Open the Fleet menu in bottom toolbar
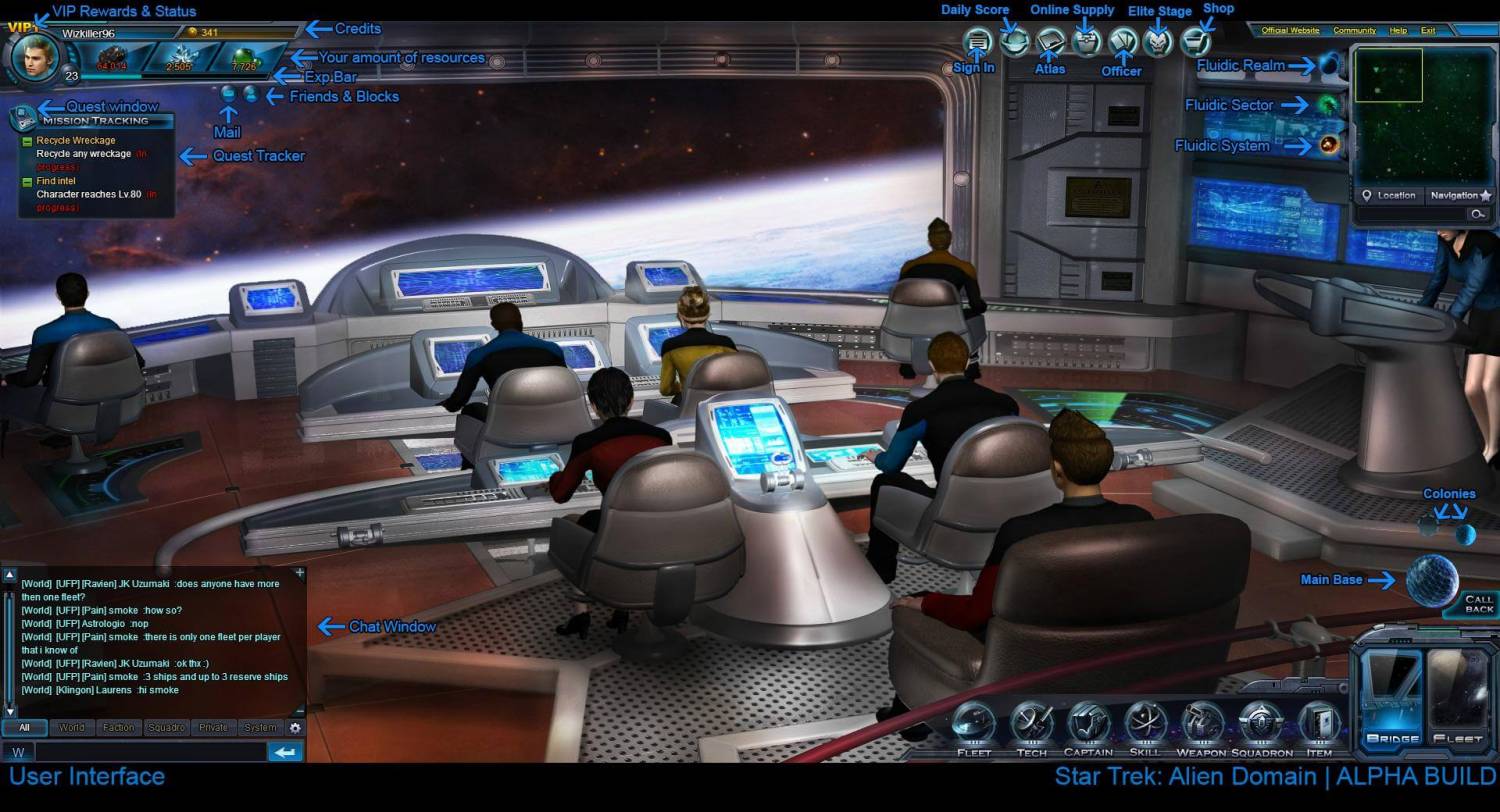1500x812 pixels. (973, 727)
